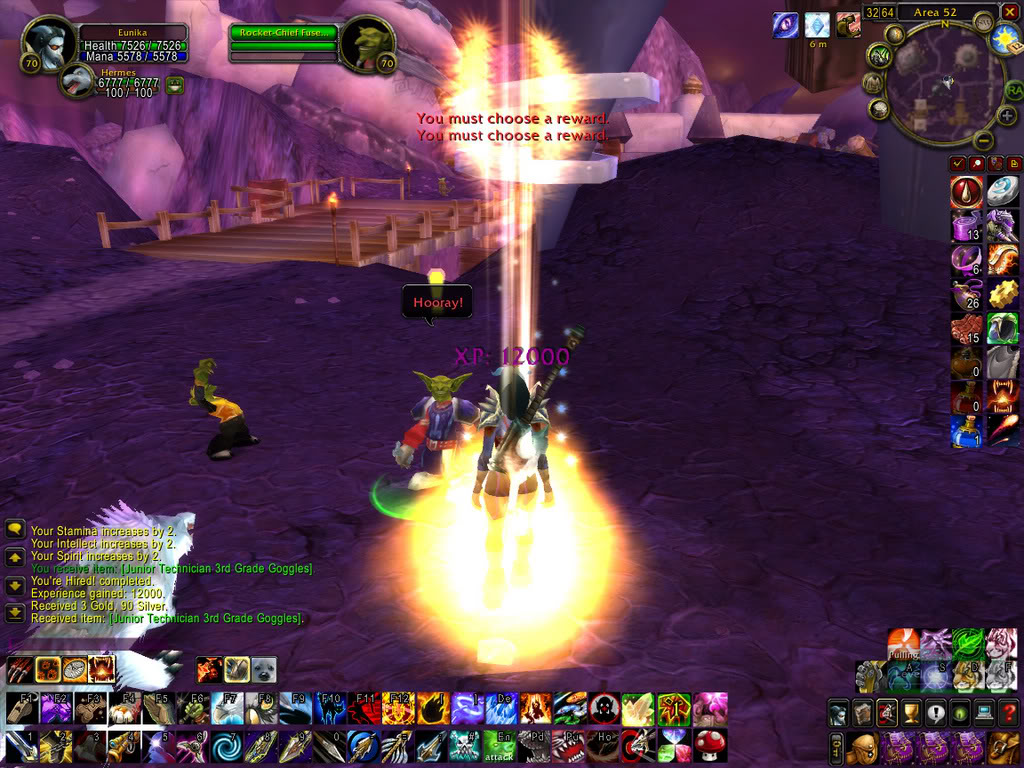Image resolution: width=1024 pixels, height=768 pixels.
Task: Open the Area 52 minimap
Action: (x=944, y=87)
